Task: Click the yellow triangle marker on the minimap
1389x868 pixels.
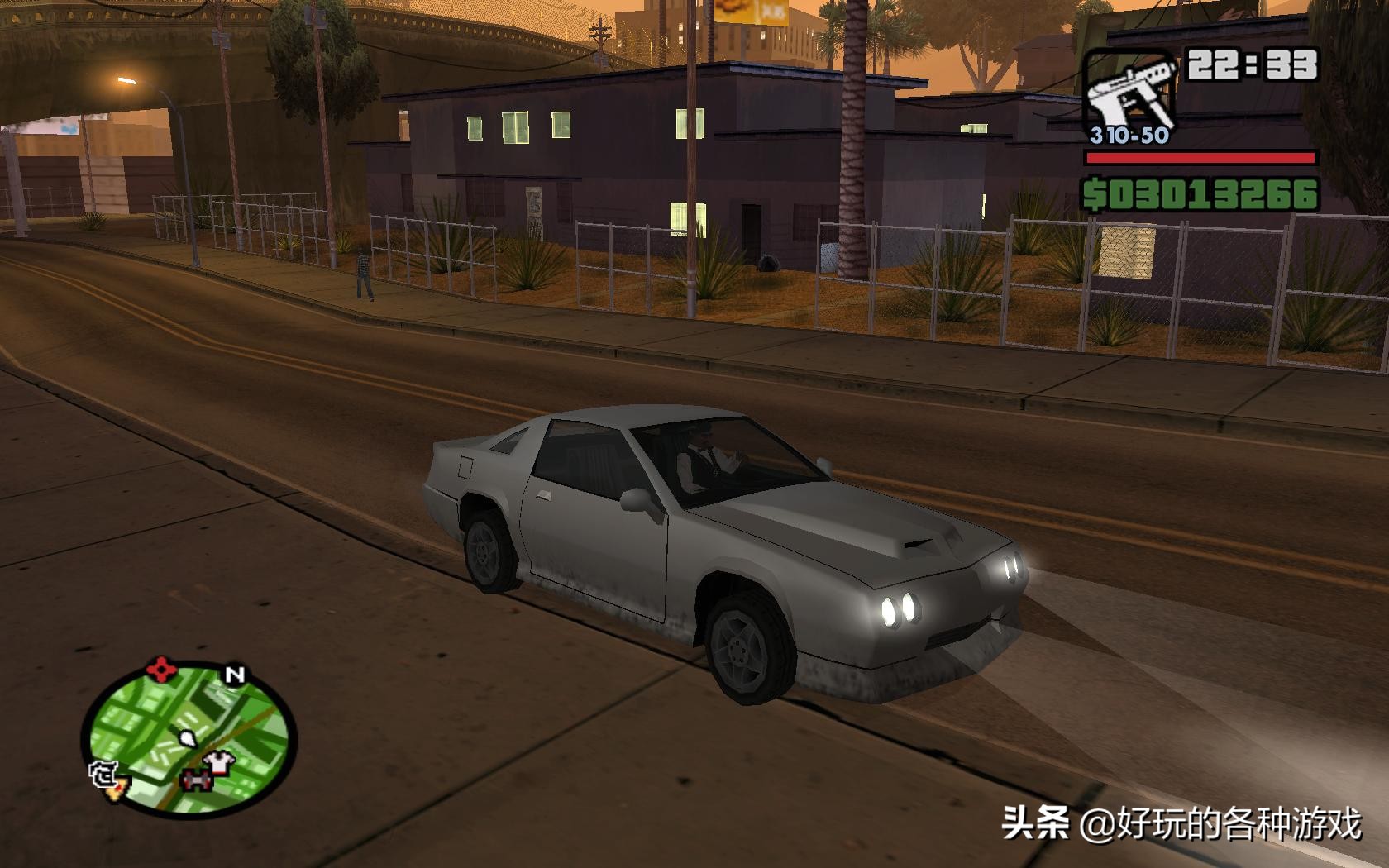Action: pos(115,791)
